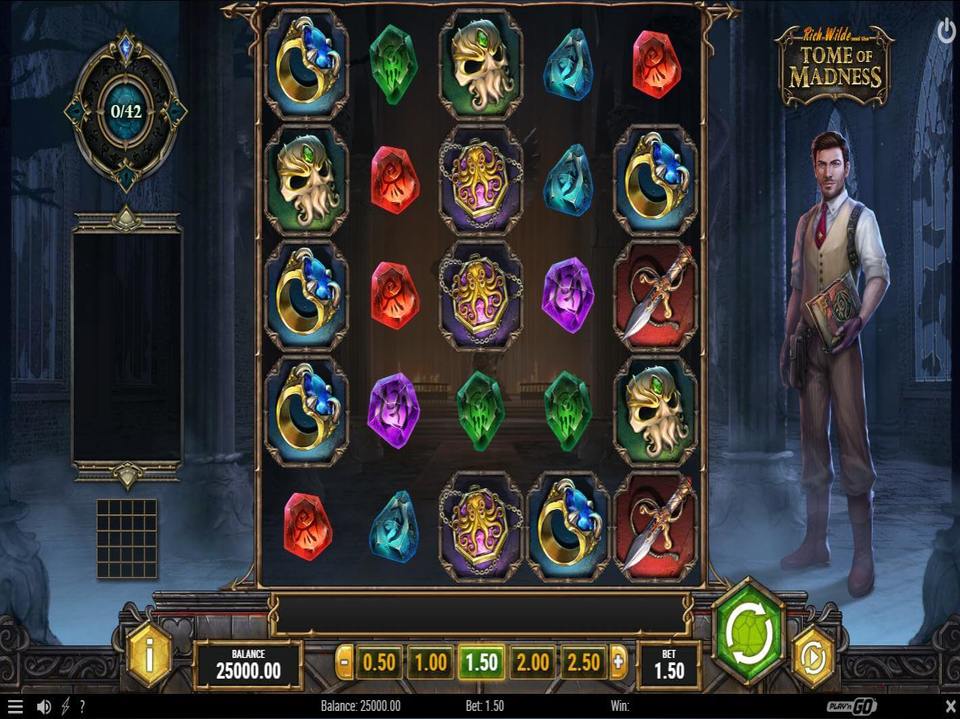Open help with the question mark

[82, 707]
